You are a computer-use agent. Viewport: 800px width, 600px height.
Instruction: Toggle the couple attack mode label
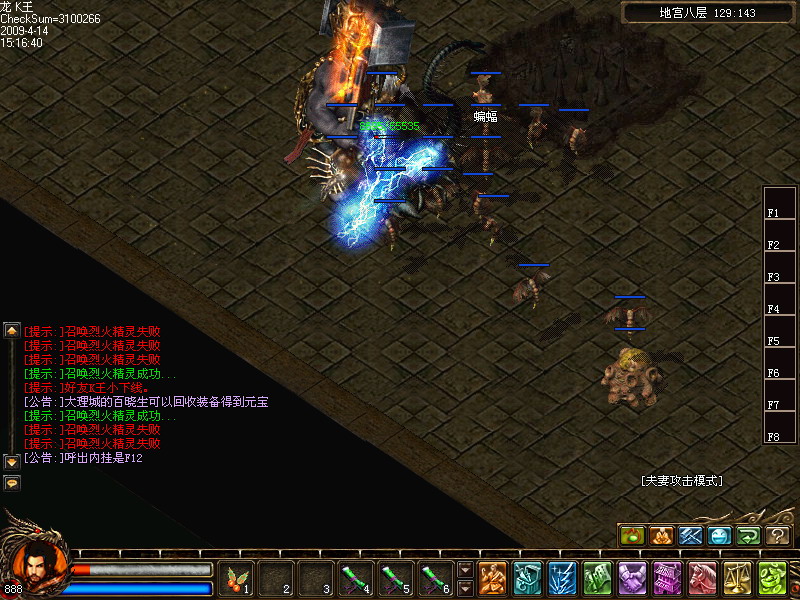[x=682, y=481]
